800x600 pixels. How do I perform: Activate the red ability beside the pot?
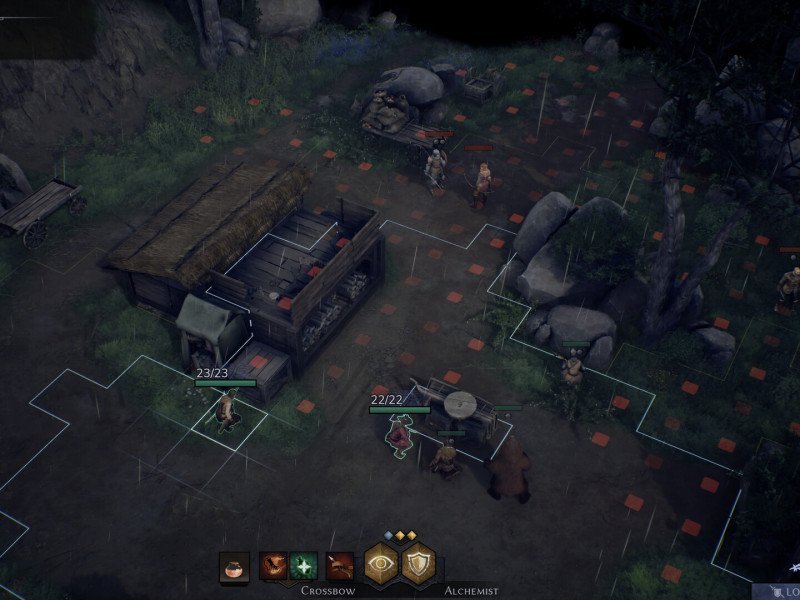tap(273, 567)
